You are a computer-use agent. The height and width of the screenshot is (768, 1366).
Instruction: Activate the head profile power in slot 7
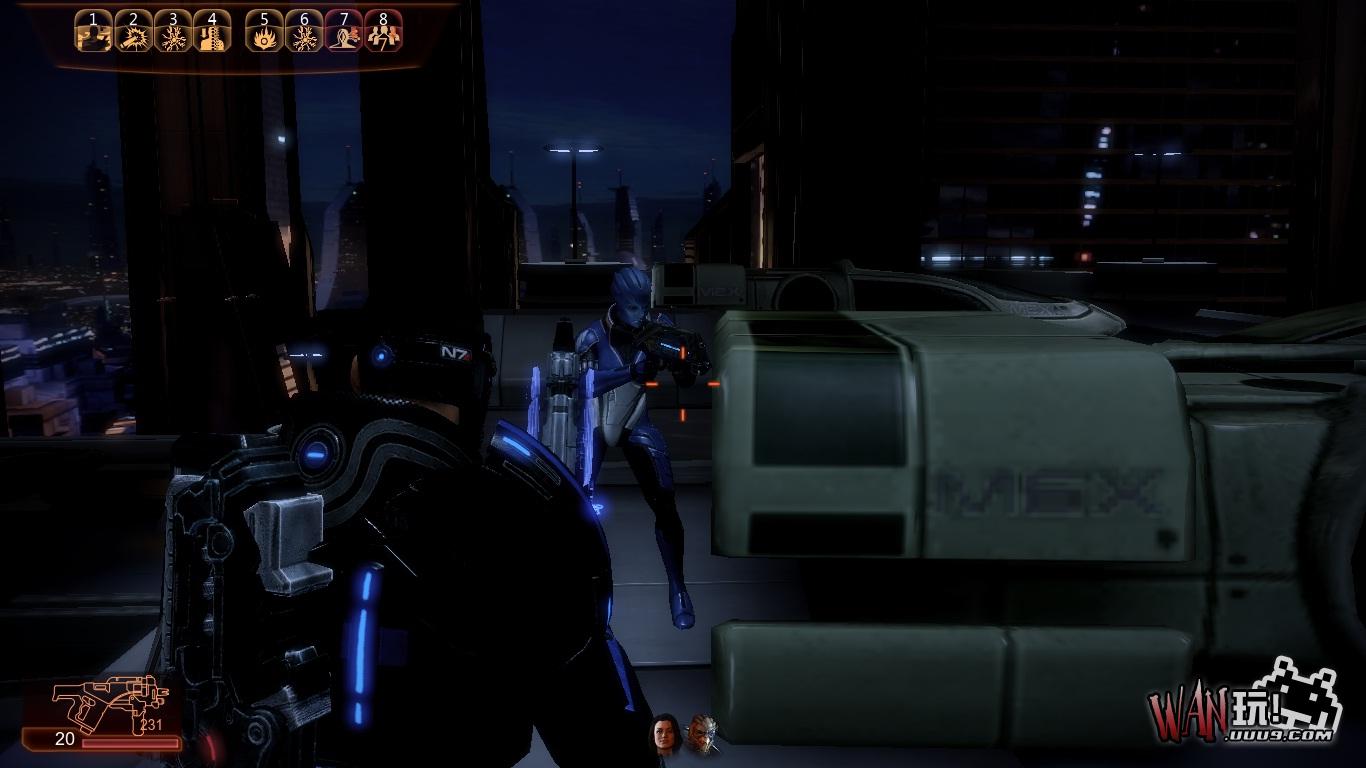[344, 33]
